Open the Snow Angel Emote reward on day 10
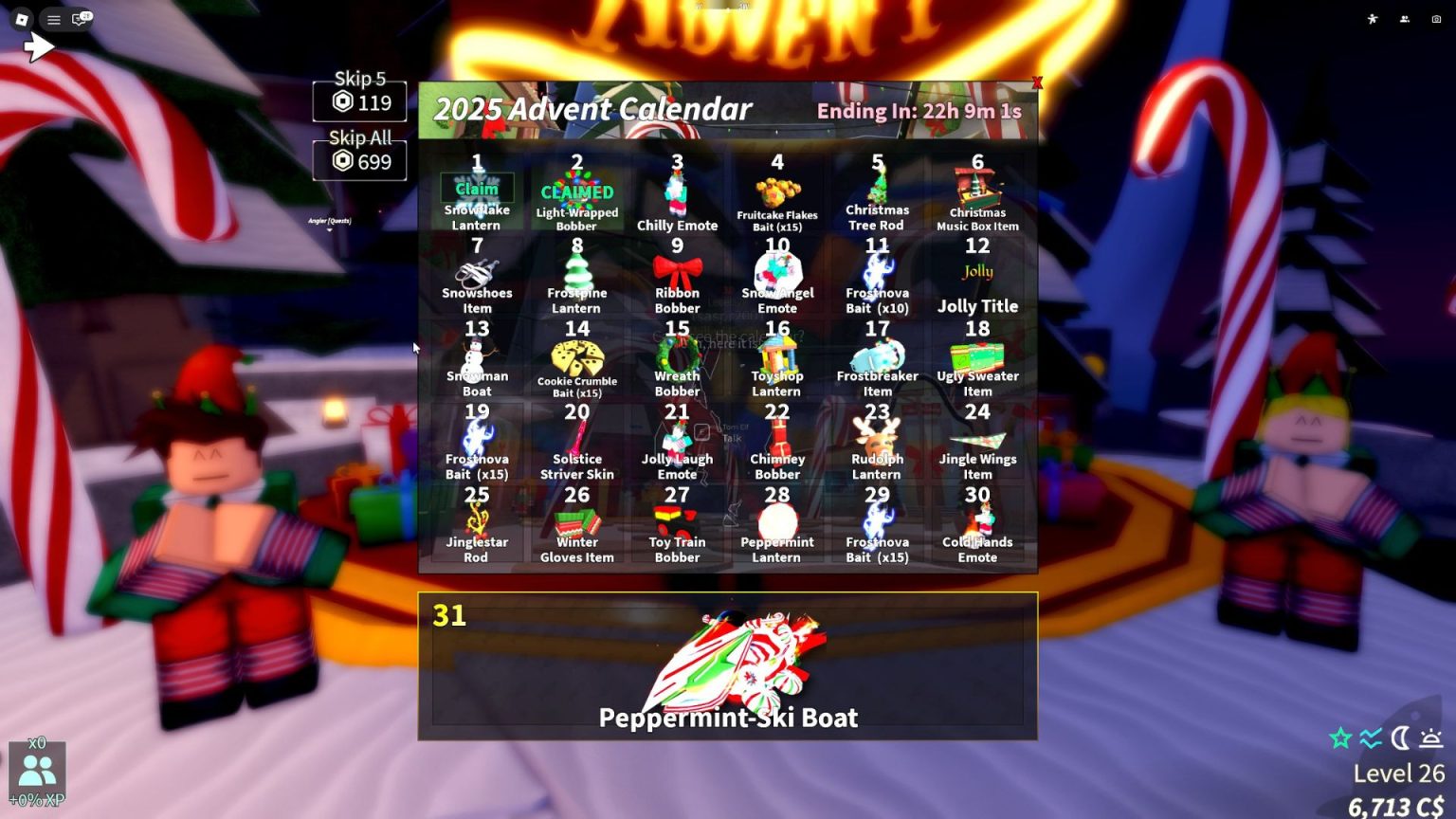The width and height of the screenshot is (1456, 819). pyautogui.click(x=777, y=275)
